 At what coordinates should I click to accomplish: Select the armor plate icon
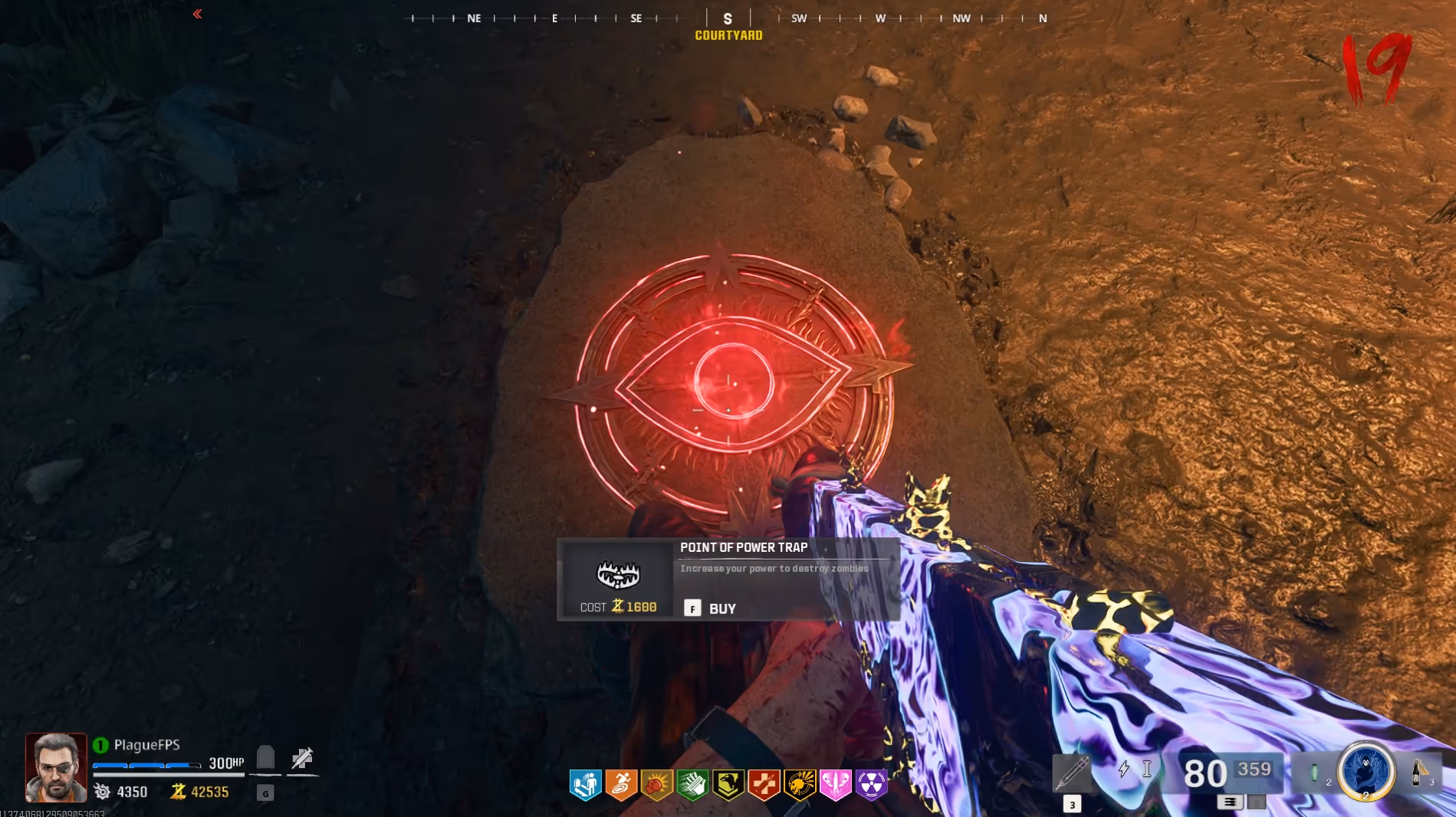265,758
